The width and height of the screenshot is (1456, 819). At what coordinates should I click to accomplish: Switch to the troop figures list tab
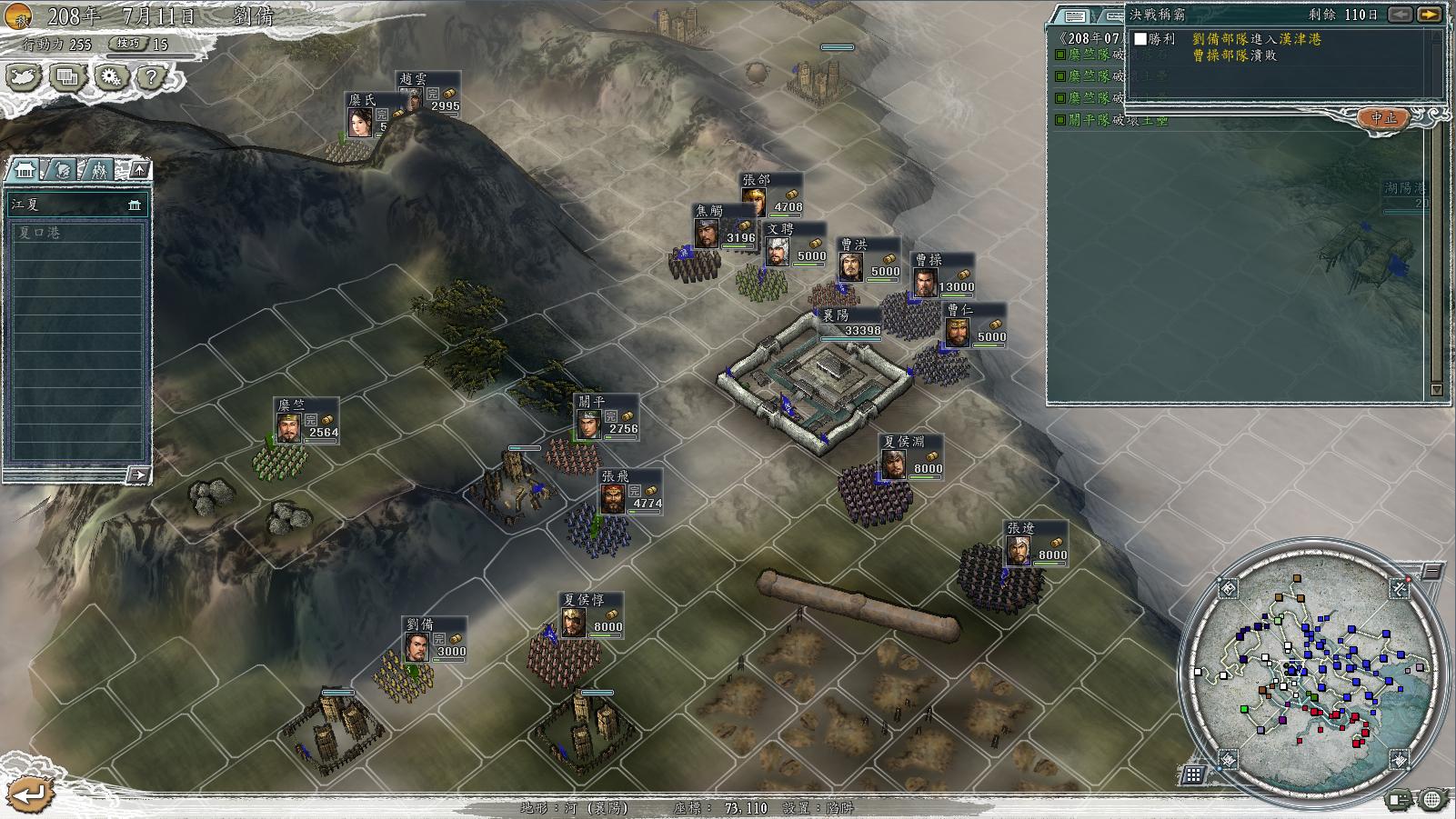coord(98,170)
